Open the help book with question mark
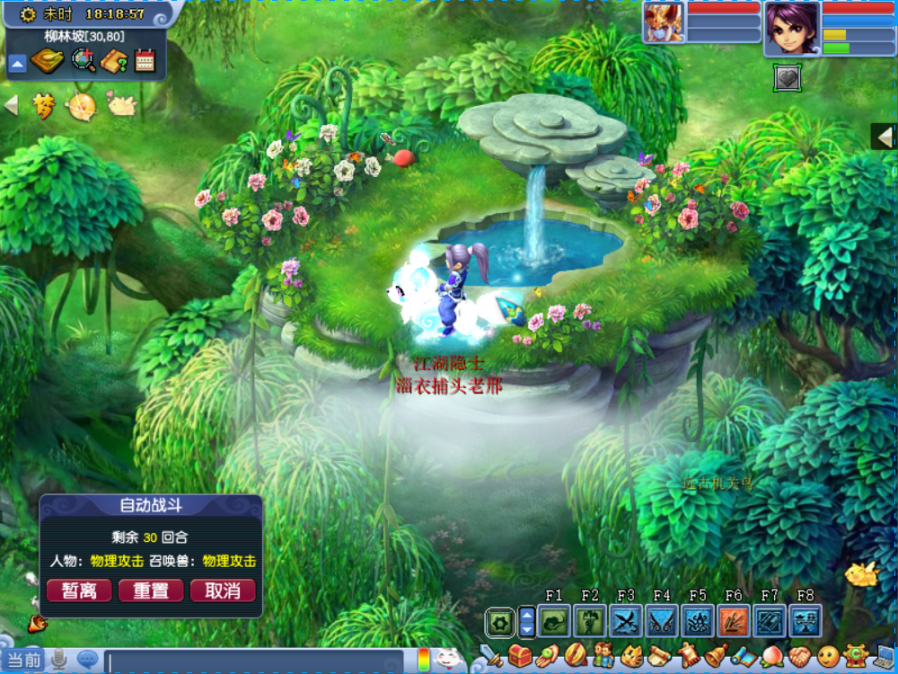 [x=115, y=62]
